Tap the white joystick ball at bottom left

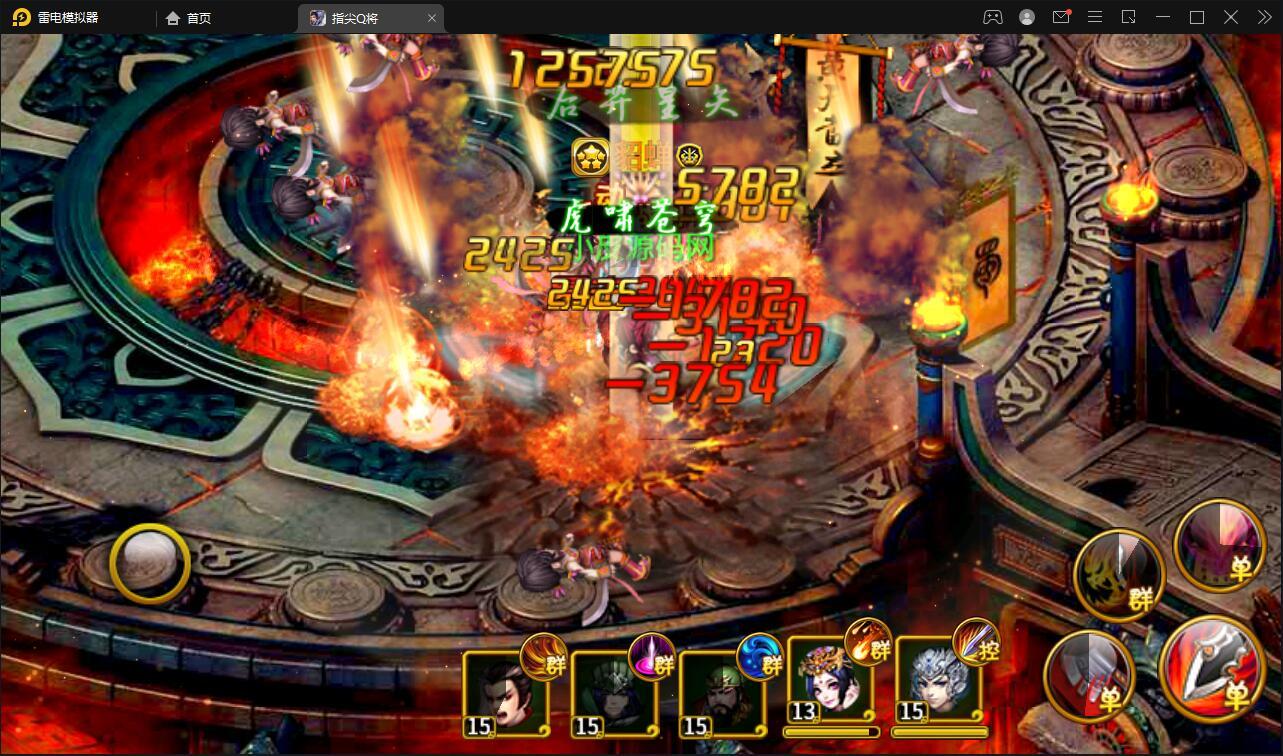coord(148,563)
